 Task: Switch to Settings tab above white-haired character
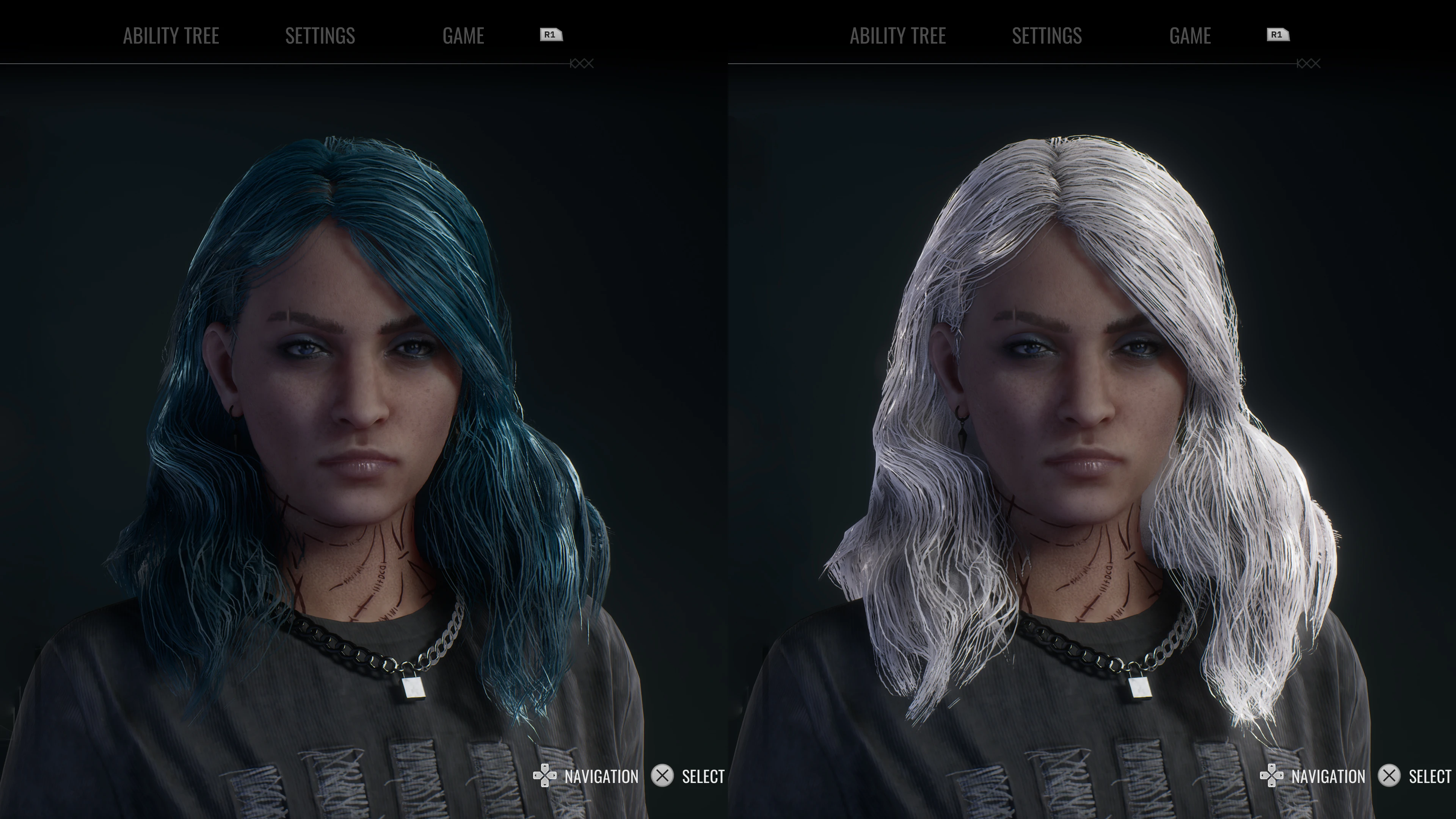click(1047, 36)
